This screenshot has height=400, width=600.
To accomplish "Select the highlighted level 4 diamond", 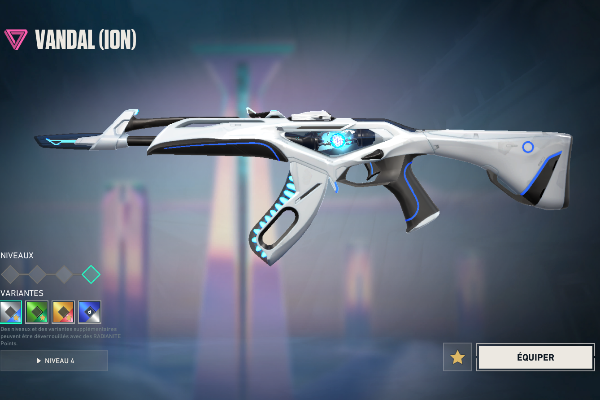I will [91, 274].
